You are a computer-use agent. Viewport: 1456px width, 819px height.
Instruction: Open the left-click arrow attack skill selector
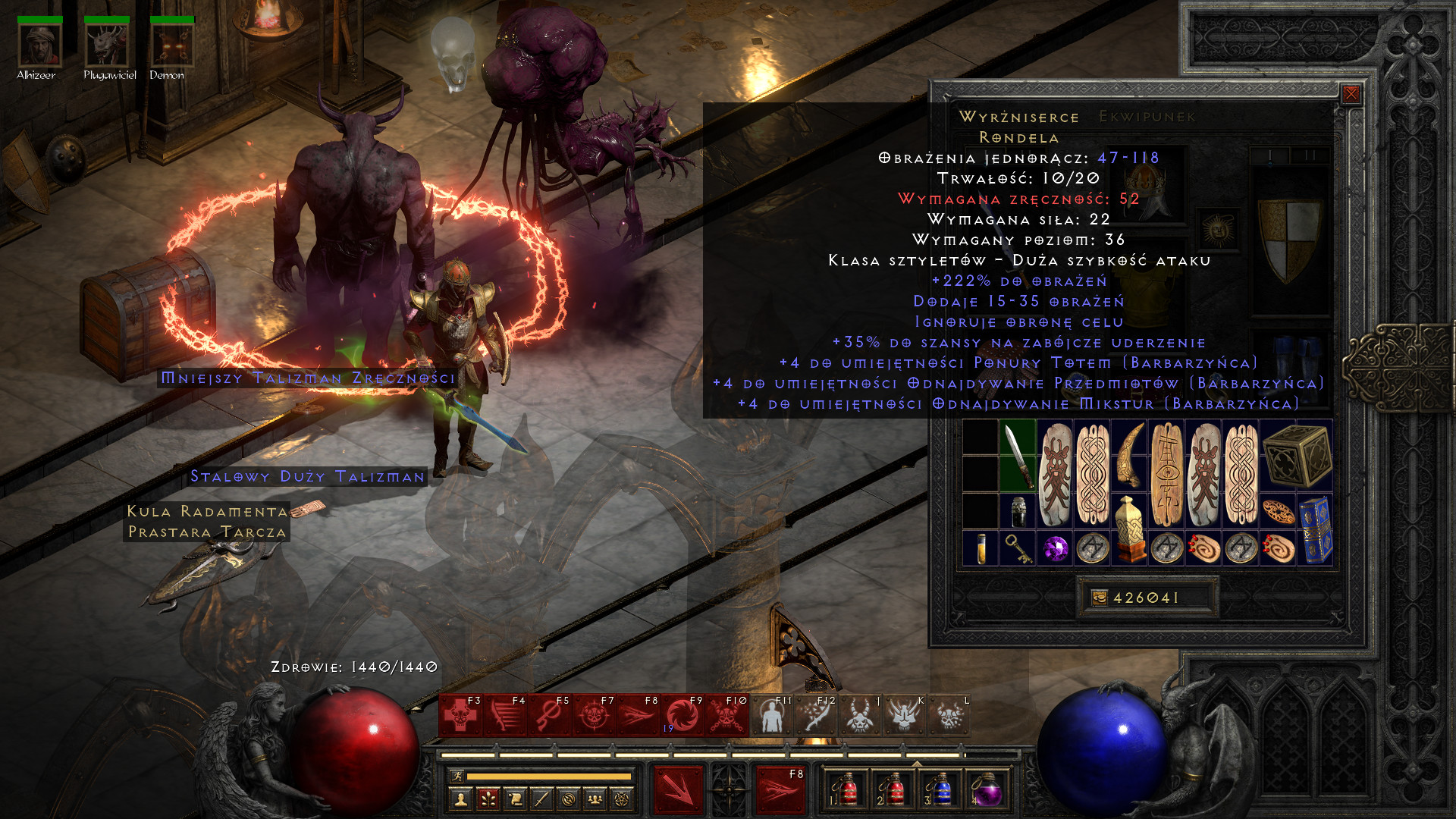pyautogui.click(x=678, y=789)
